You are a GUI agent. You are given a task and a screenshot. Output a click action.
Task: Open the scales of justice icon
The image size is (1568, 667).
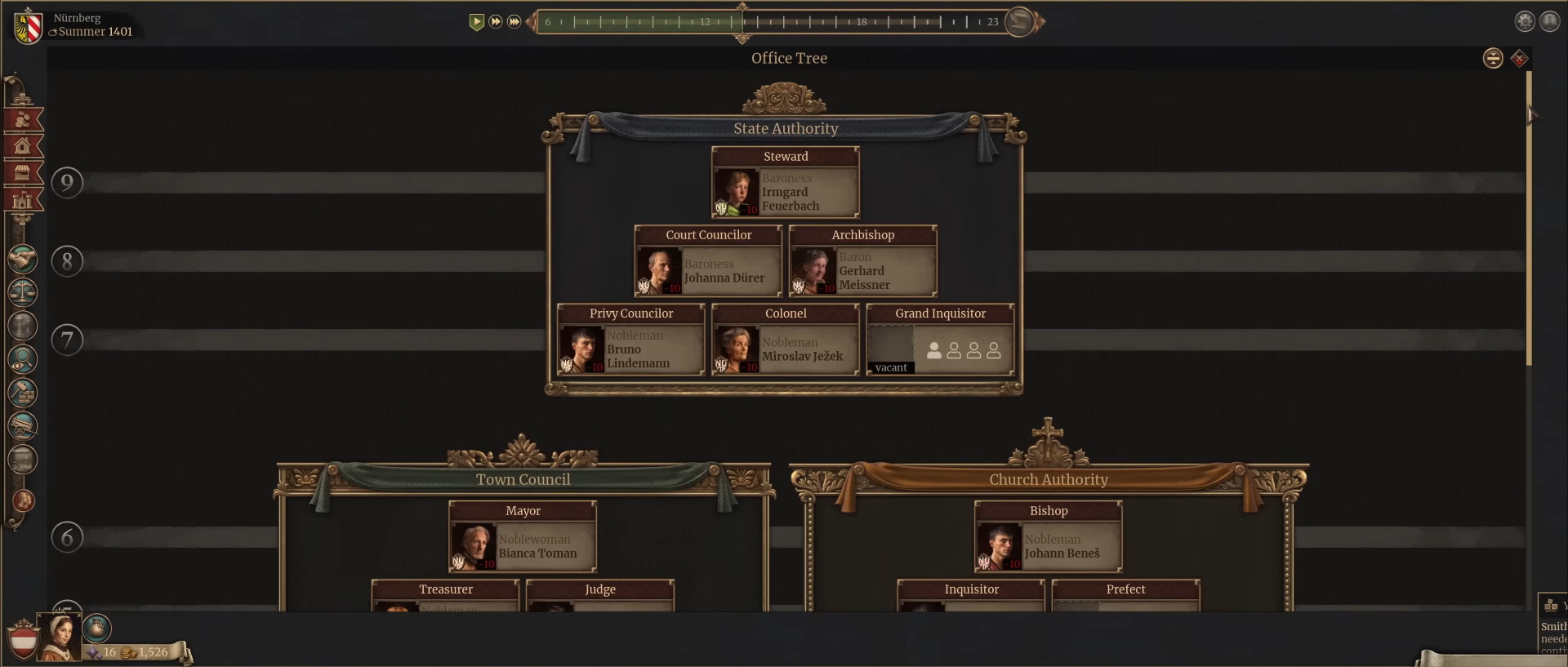pos(23,292)
